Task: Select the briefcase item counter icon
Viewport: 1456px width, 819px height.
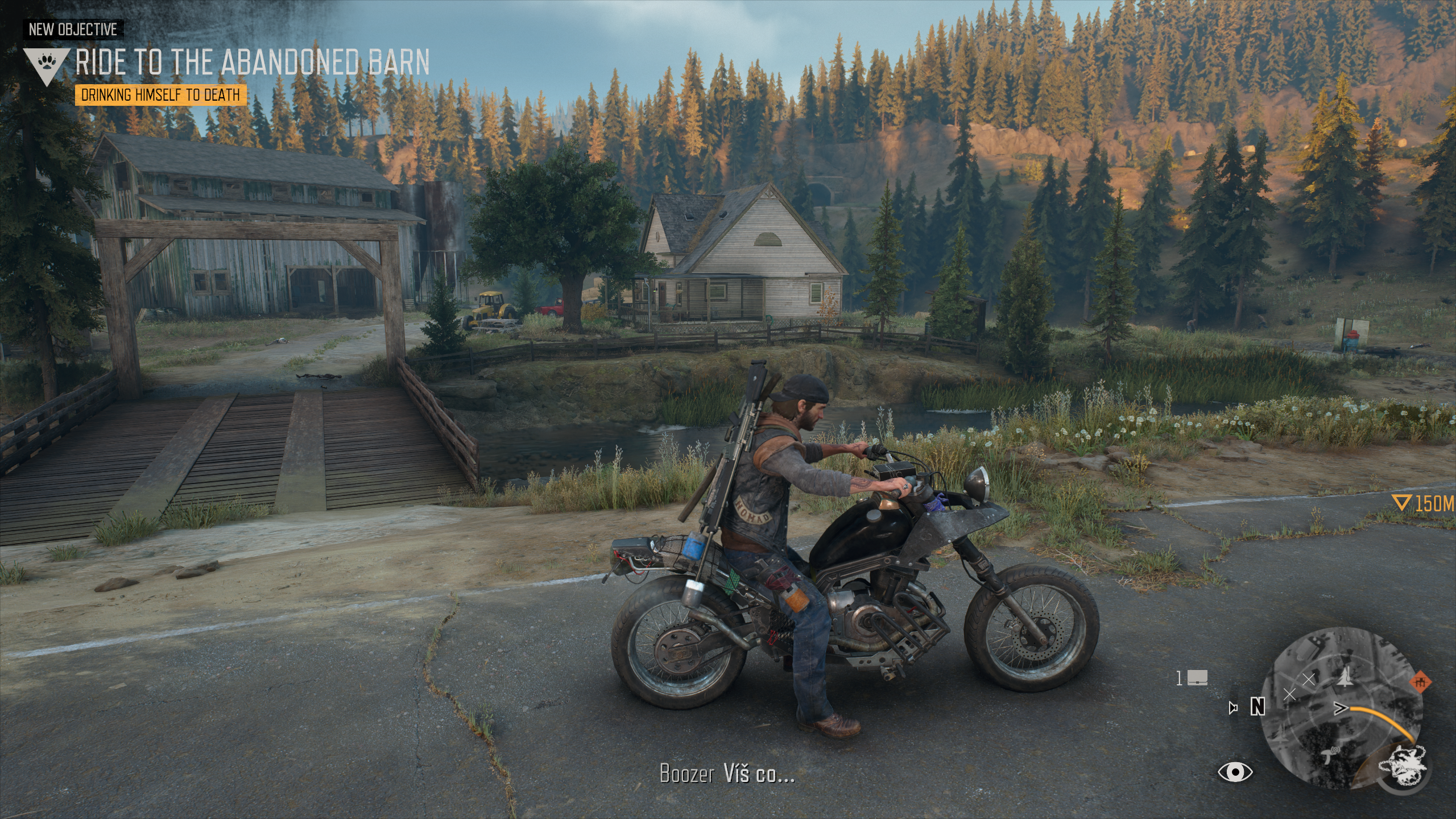Action: (1197, 679)
